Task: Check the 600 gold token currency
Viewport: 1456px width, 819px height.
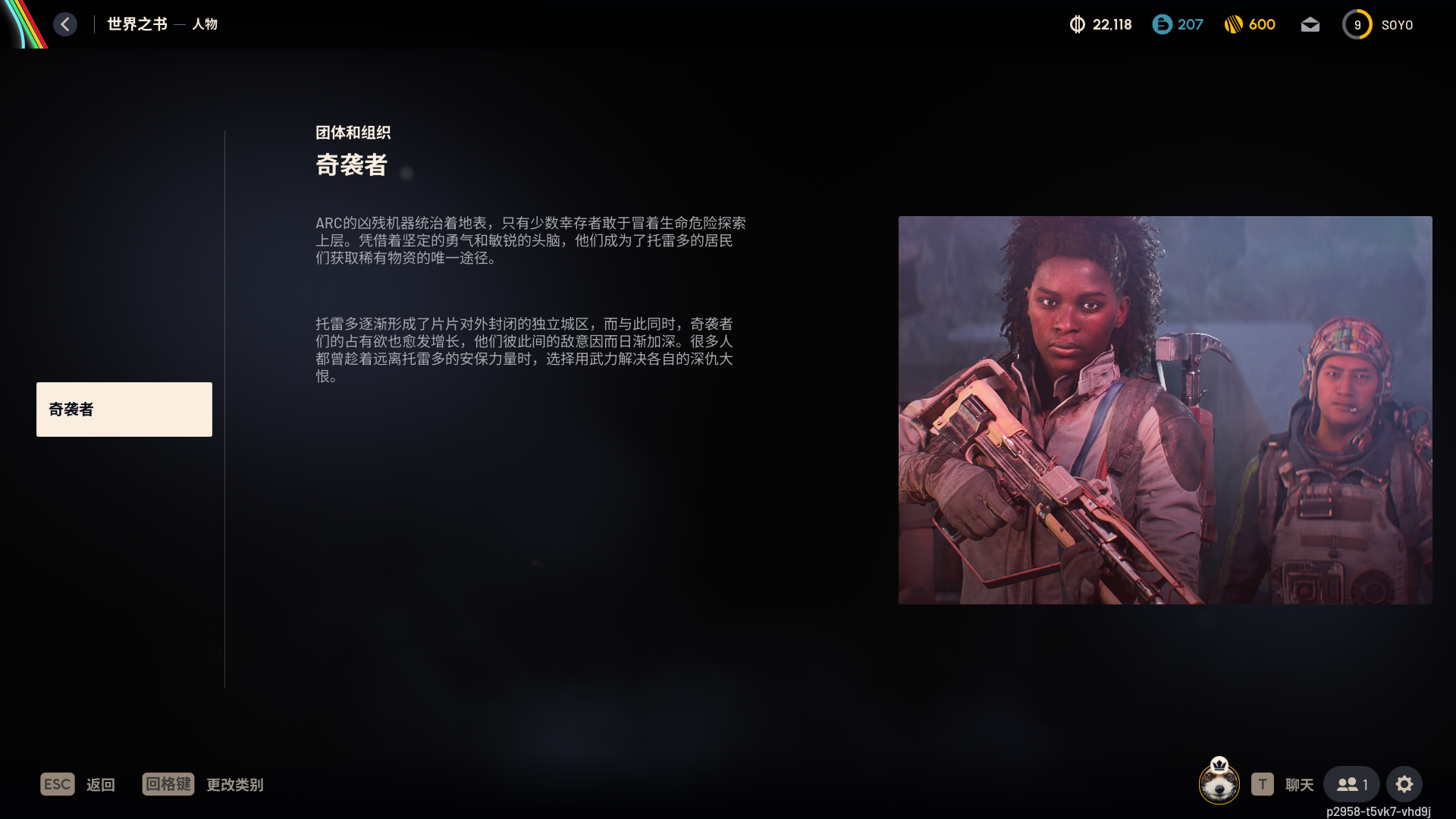Action: point(1250,25)
